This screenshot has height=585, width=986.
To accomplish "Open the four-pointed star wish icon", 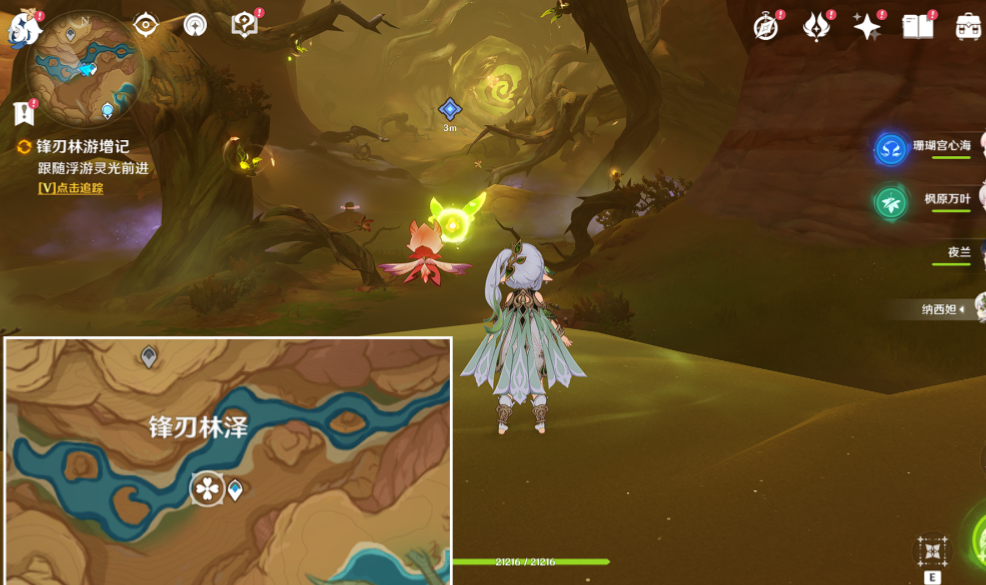I will (866, 27).
